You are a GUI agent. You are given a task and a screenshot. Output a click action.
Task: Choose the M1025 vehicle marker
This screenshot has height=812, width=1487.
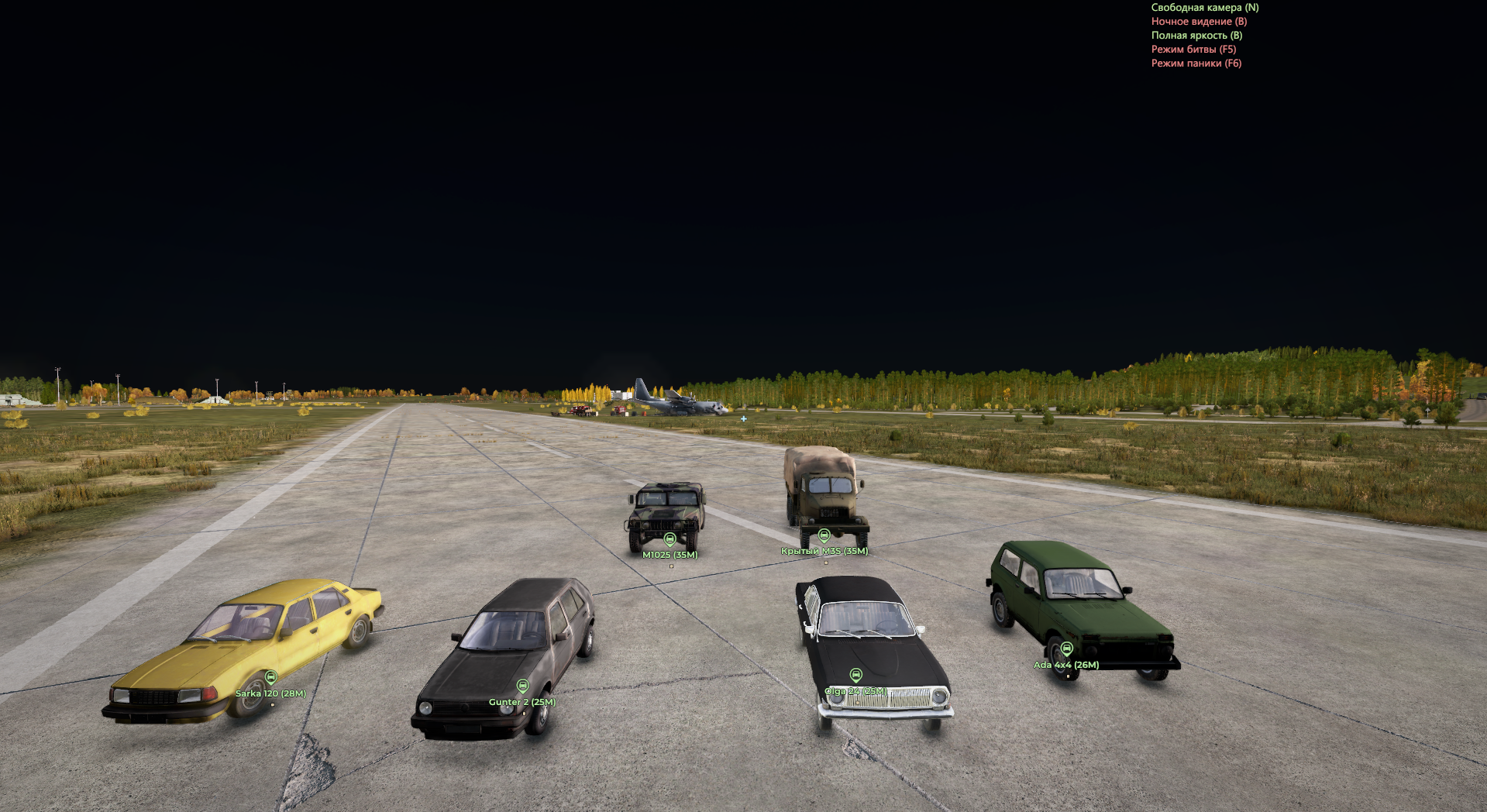[x=670, y=539]
